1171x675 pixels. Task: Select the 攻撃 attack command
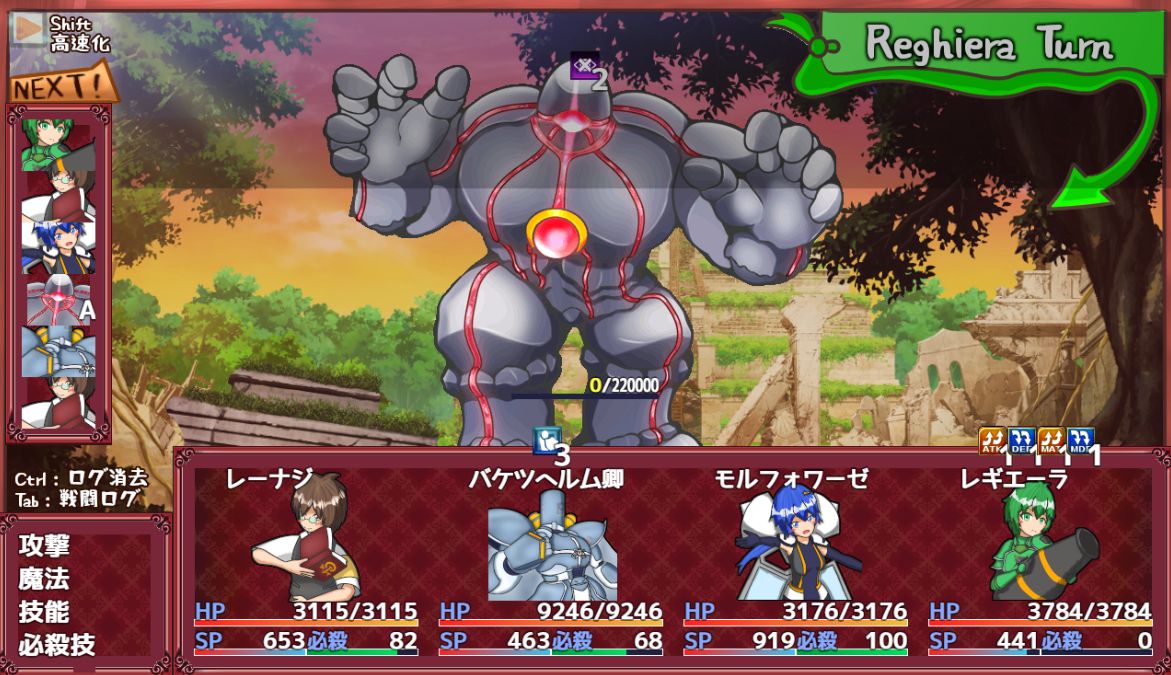pyautogui.click(x=44, y=546)
